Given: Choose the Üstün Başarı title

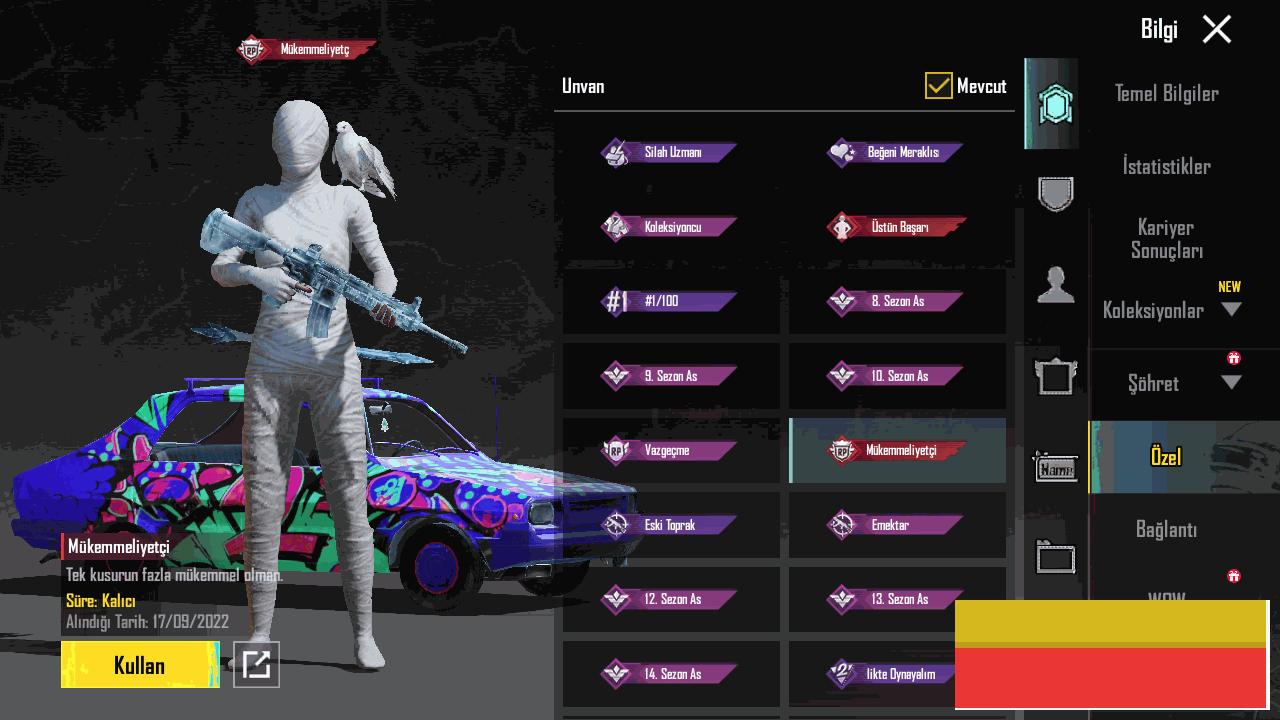Looking at the screenshot, I should (897, 227).
